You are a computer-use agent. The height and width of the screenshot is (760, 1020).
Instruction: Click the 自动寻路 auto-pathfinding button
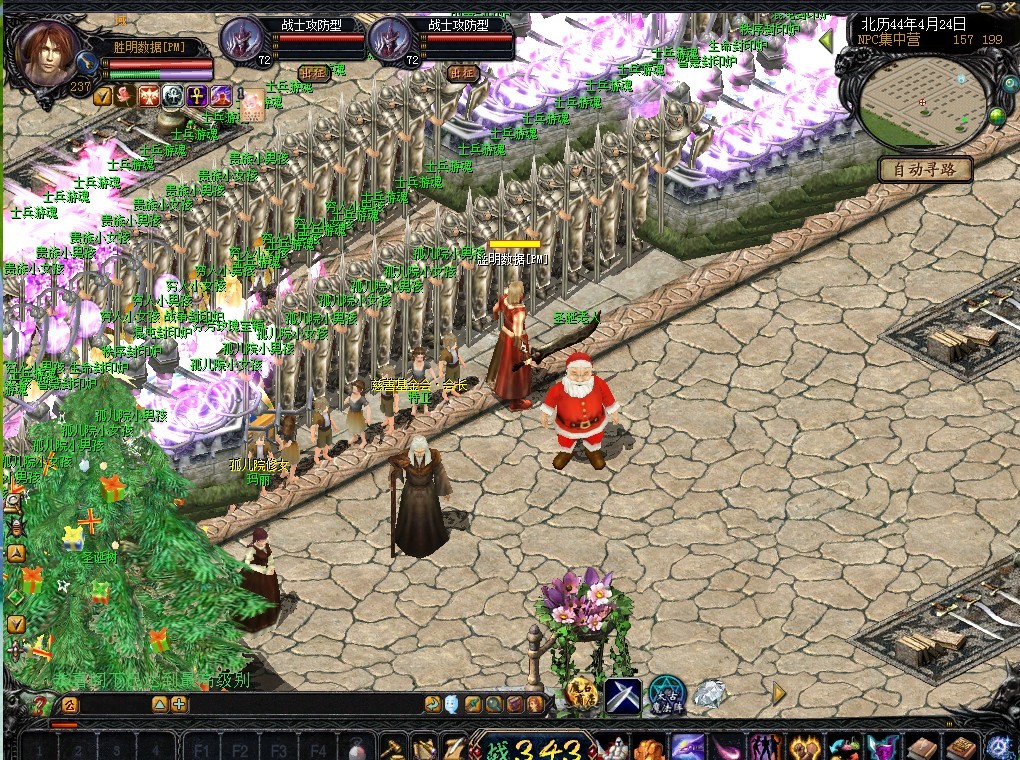coord(925,170)
